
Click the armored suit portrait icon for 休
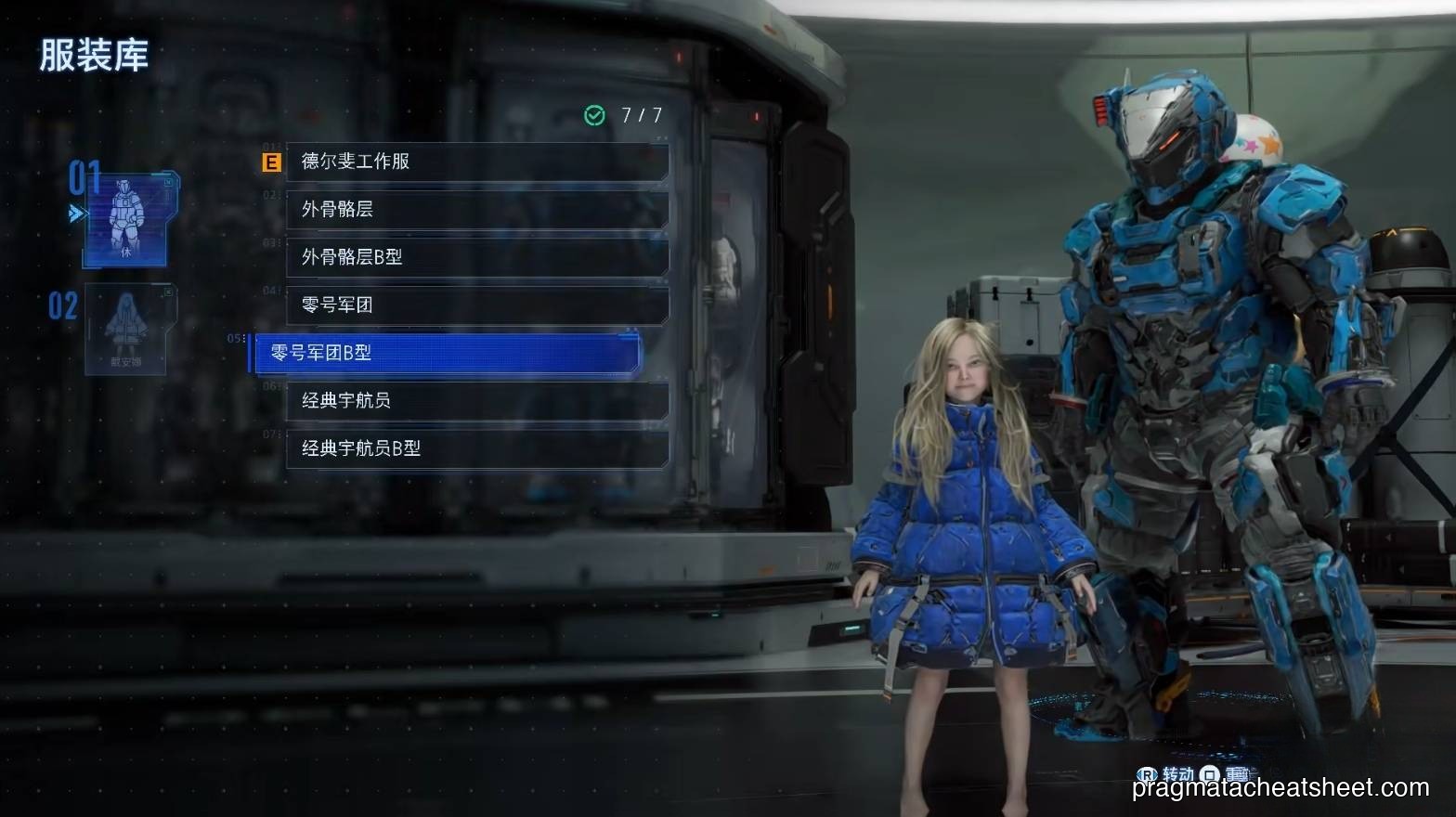coord(125,214)
